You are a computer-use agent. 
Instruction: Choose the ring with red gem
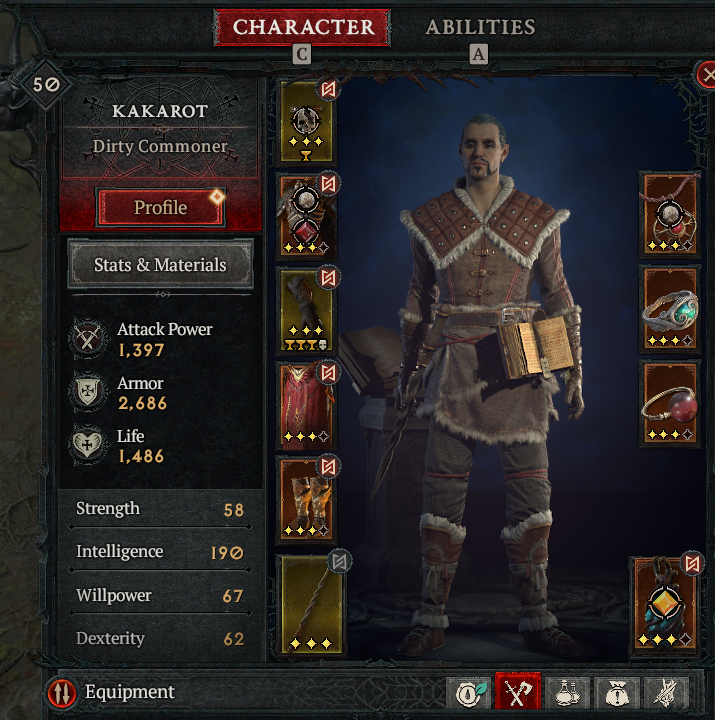point(670,404)
